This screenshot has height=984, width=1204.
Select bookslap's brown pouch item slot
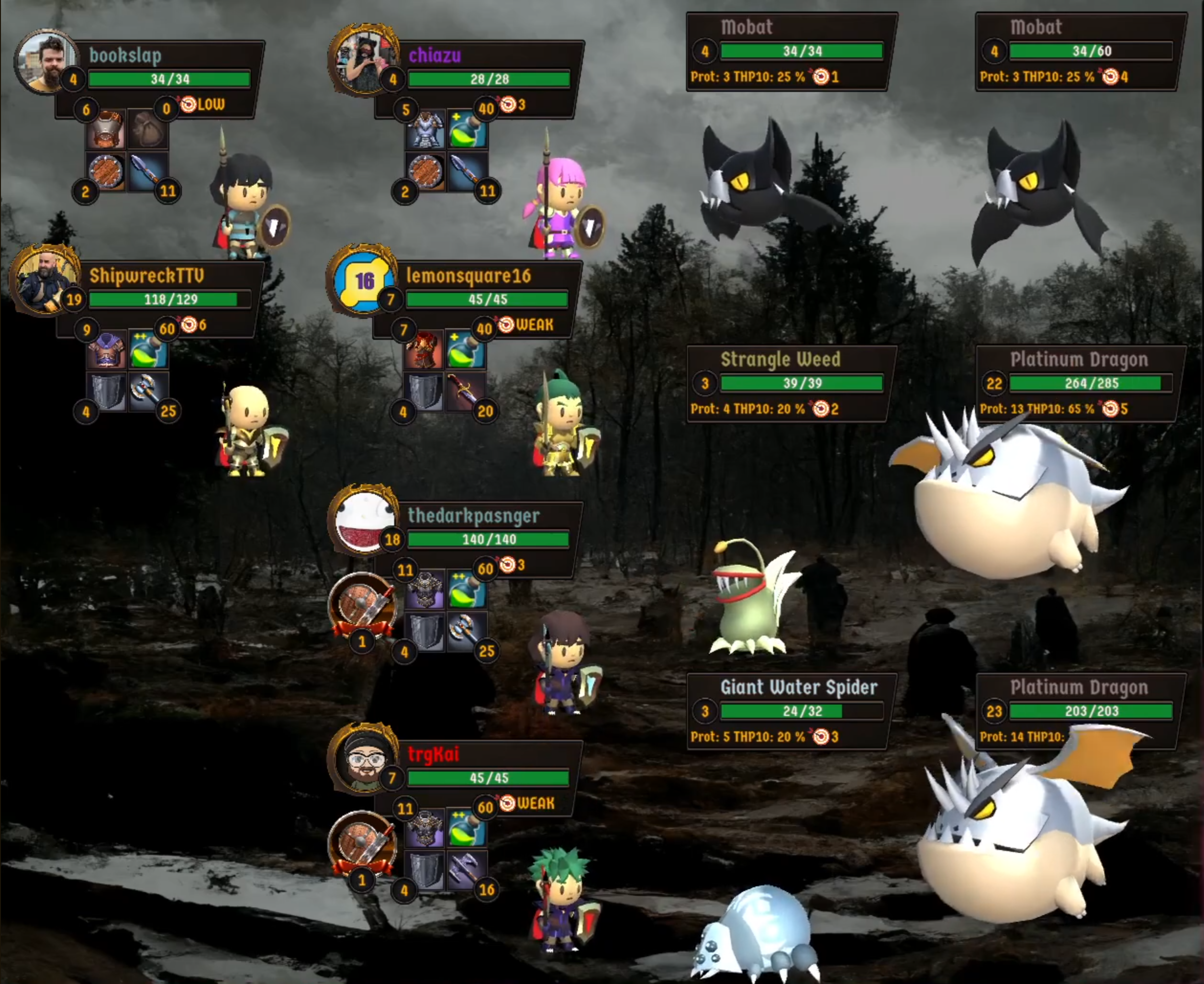pos(148,130)
